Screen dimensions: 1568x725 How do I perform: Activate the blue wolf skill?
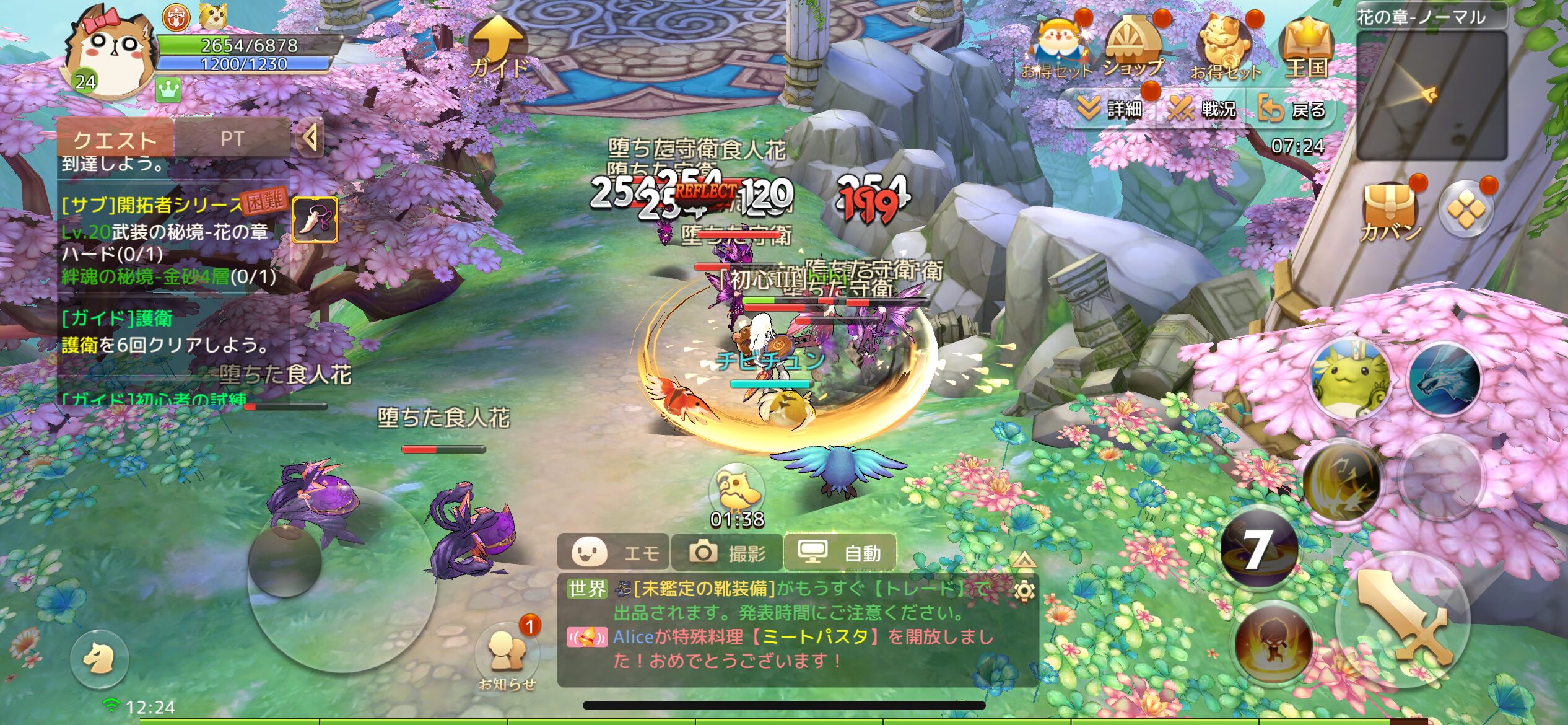coord(1445,379)
